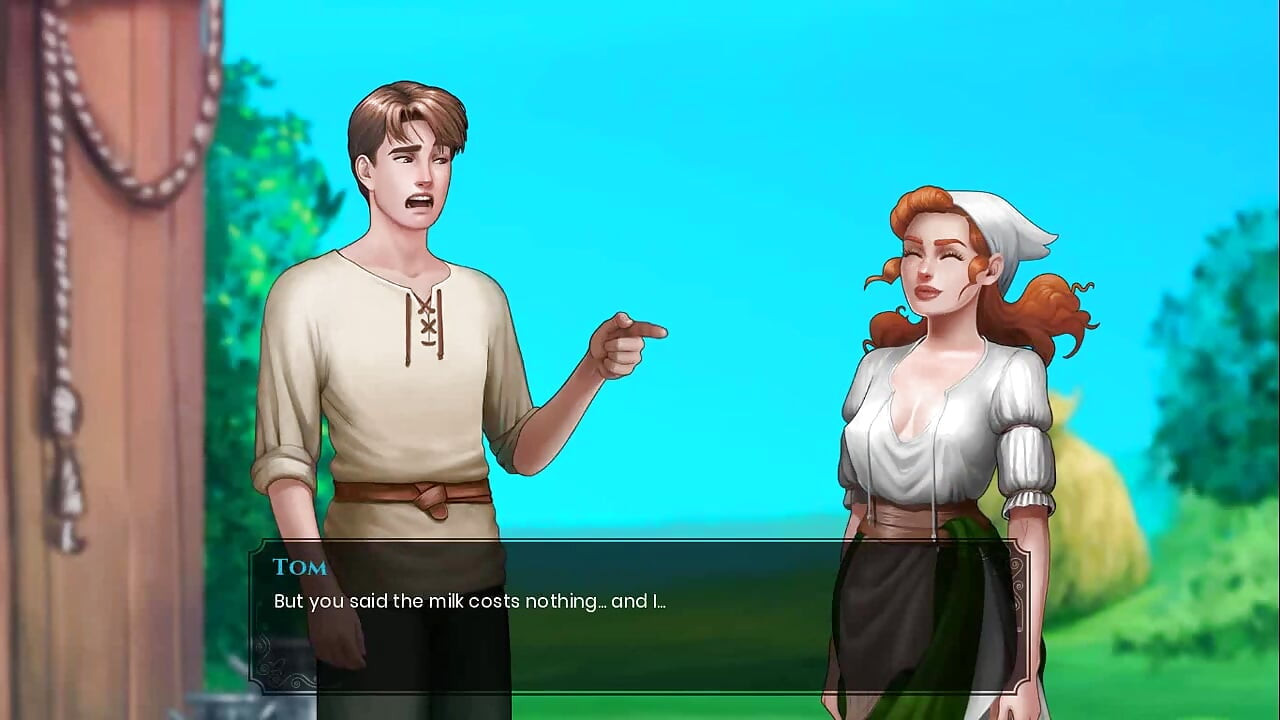Click the laced collar of Tom's shirt

(x=428, y=320)
